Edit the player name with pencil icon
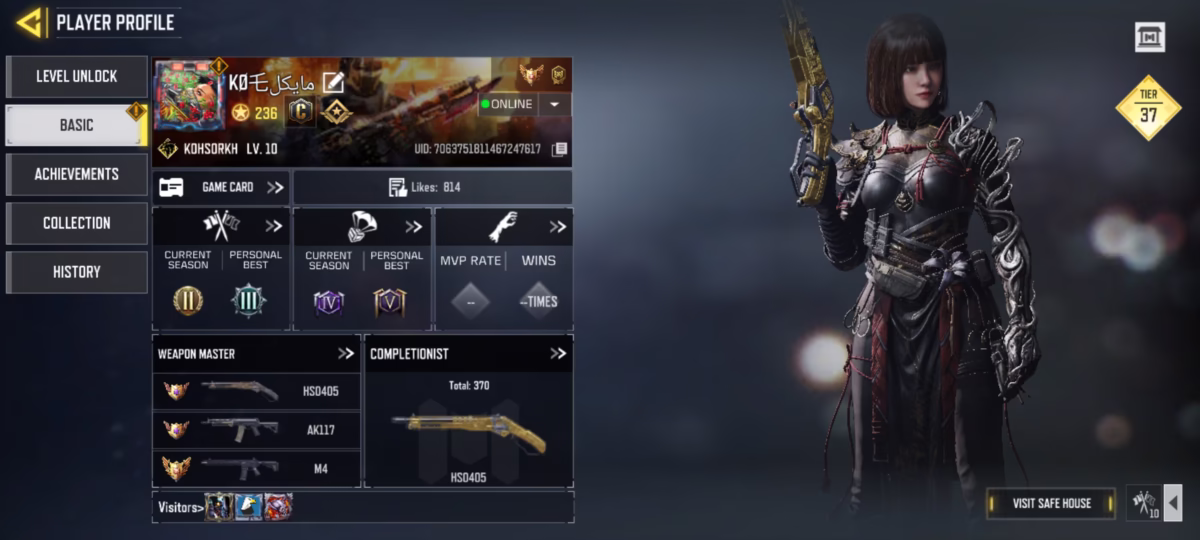1200x540 pixels. point(332,83)
